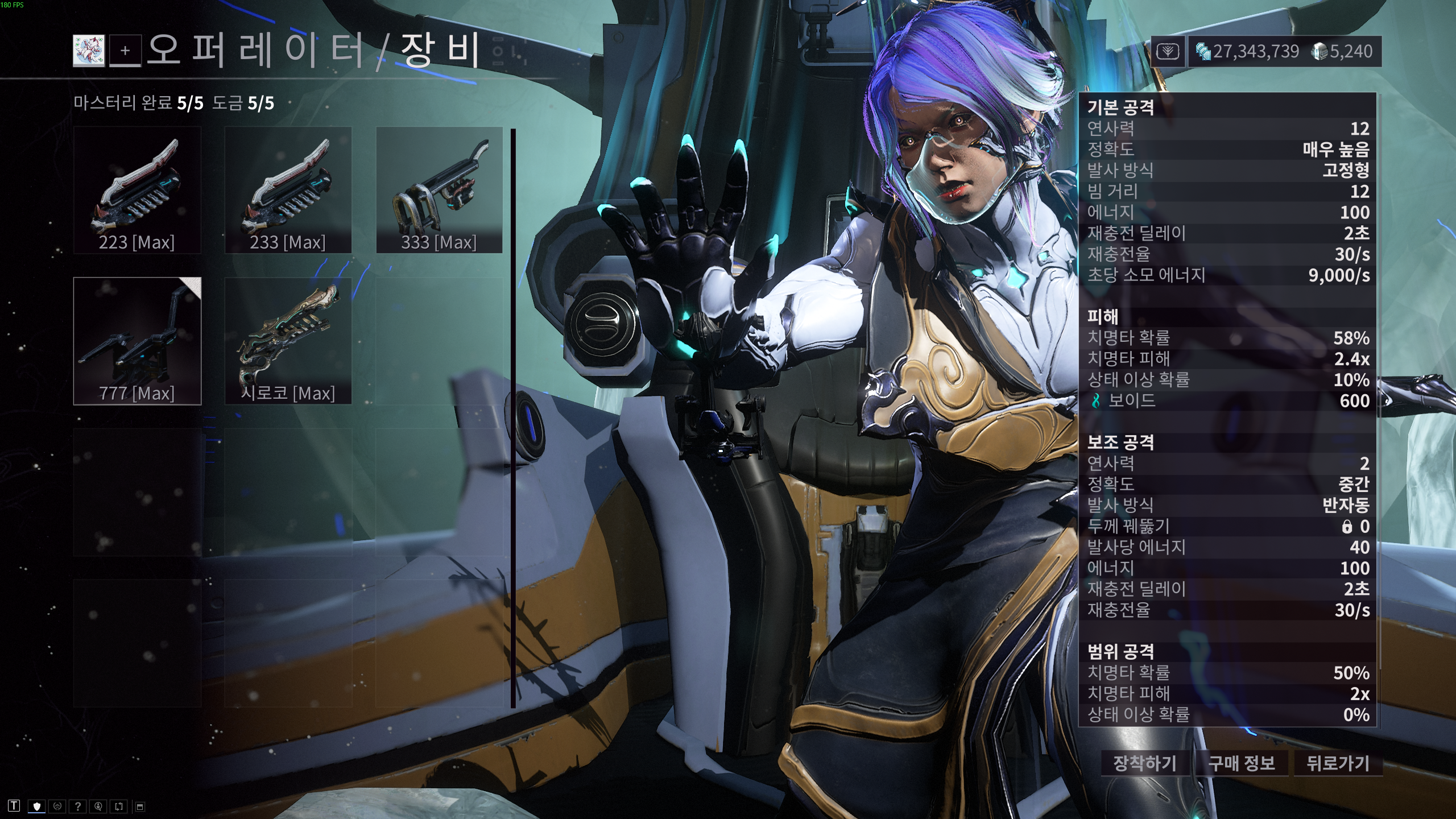Select the shield chat tab
The width and height of the screenshot is (1456, 819).
point(37,806)
